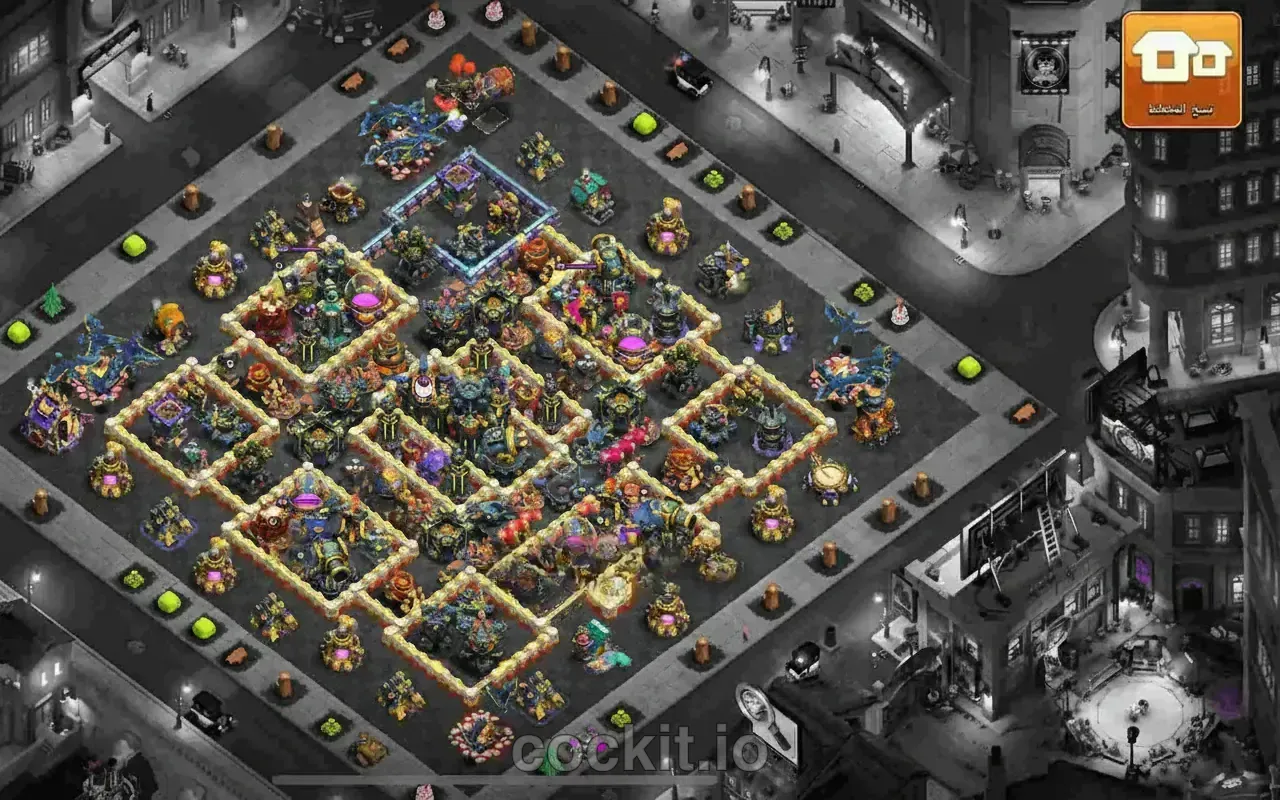Viewport: 1280px width, 800px height.
Task: Tap the gem box near the bottom-right corner
Action: coord(620,717)
